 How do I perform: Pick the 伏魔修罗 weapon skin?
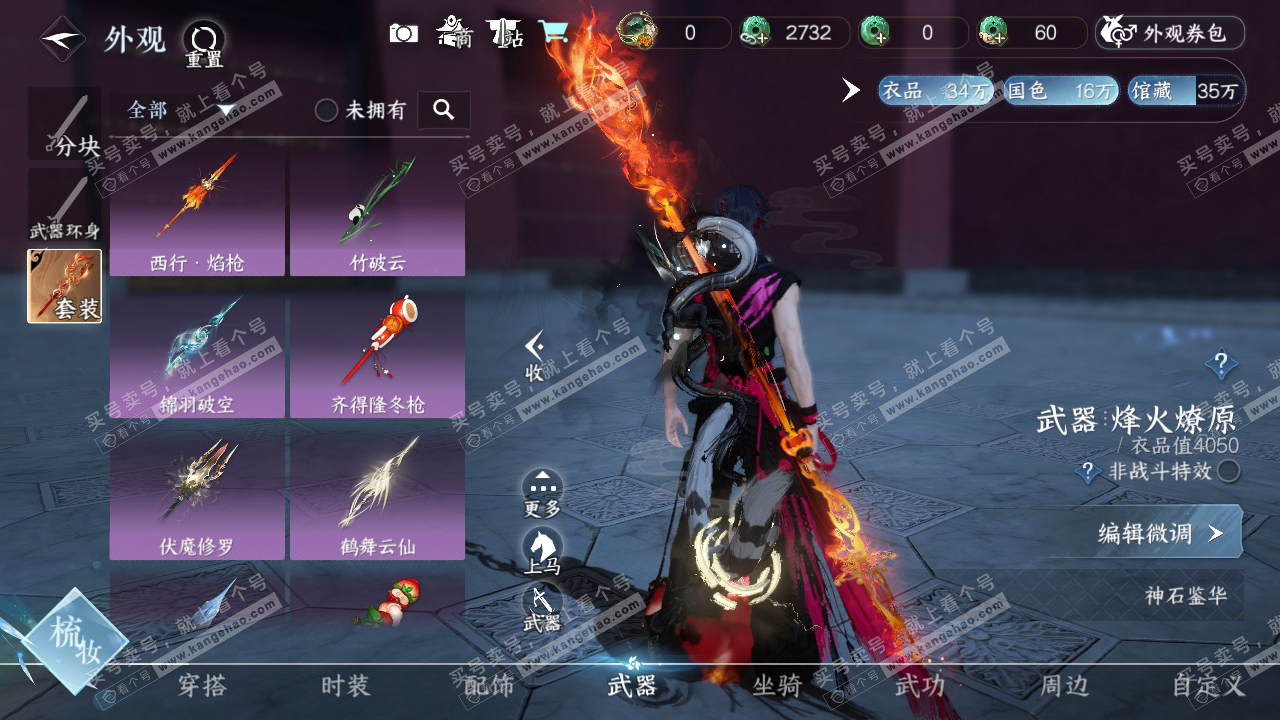(197, 498)
